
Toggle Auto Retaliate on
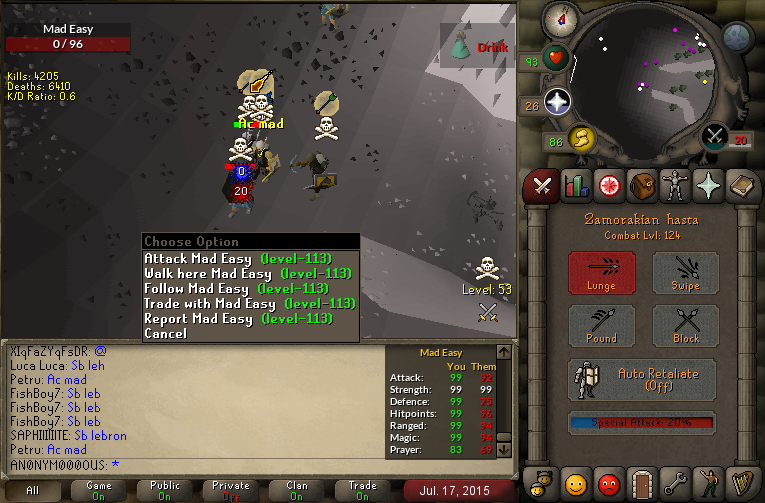pos(642,380)
